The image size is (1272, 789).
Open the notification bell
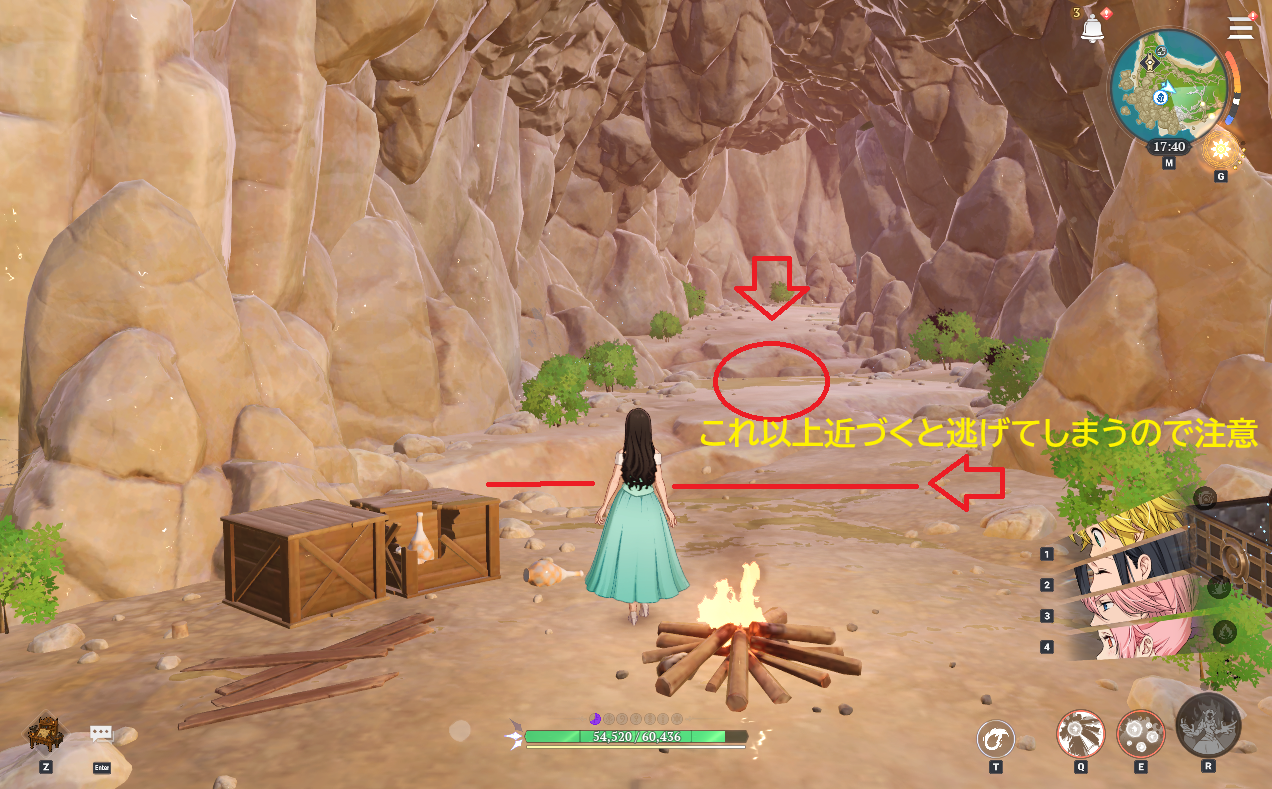[1091, 29]
